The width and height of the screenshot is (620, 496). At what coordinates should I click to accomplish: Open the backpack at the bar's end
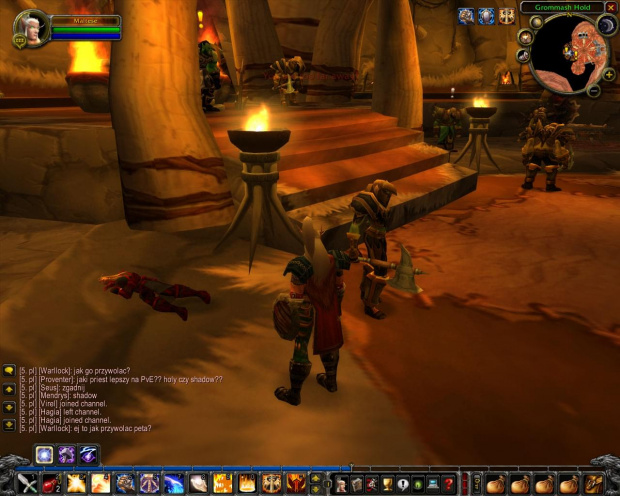(593, 484)
